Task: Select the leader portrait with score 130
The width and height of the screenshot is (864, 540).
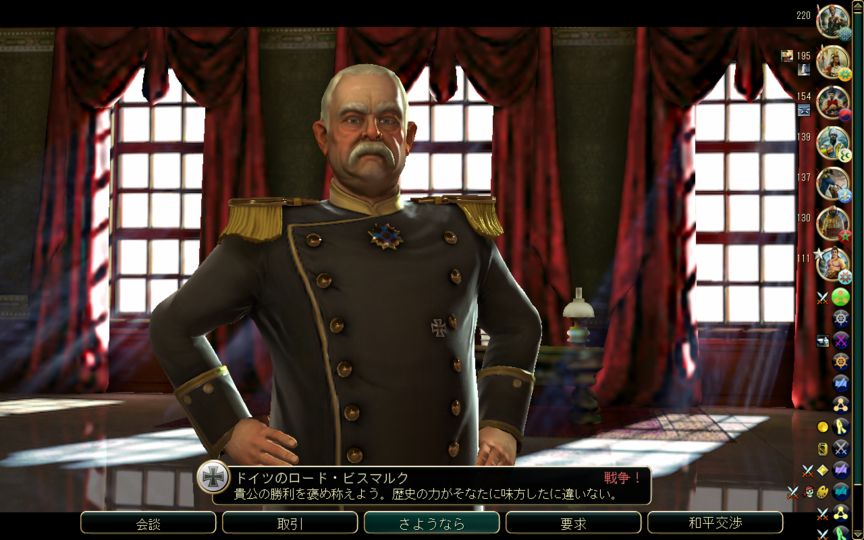Action: [x=832, y=223]
